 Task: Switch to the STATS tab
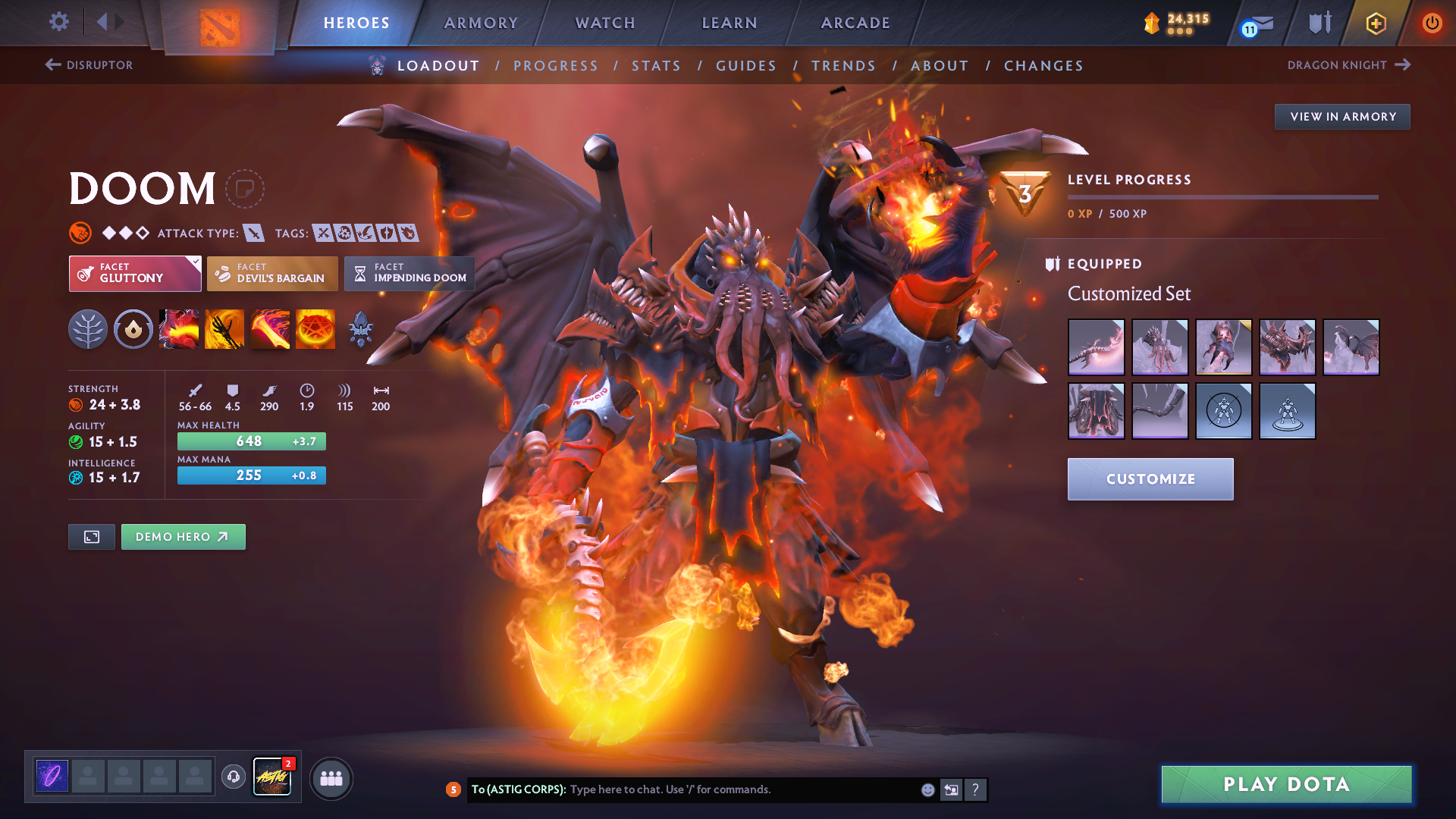[x=656, y=66]
